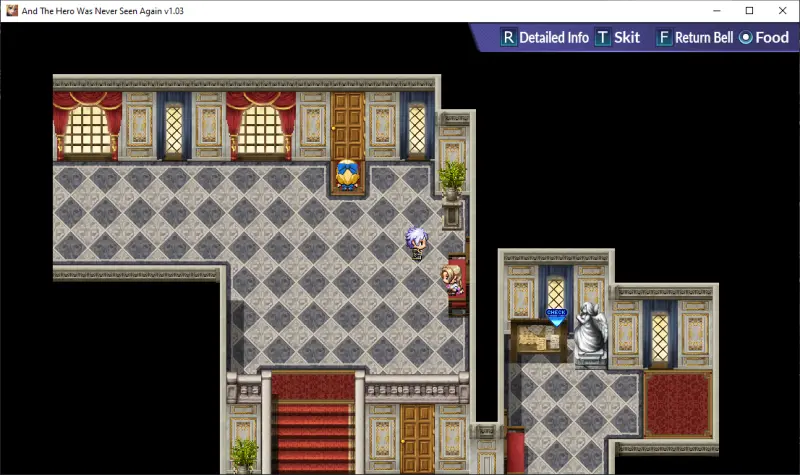Select the Skit option
The height and width of the screenshot is (475, 800).
[x=618, y=38]
